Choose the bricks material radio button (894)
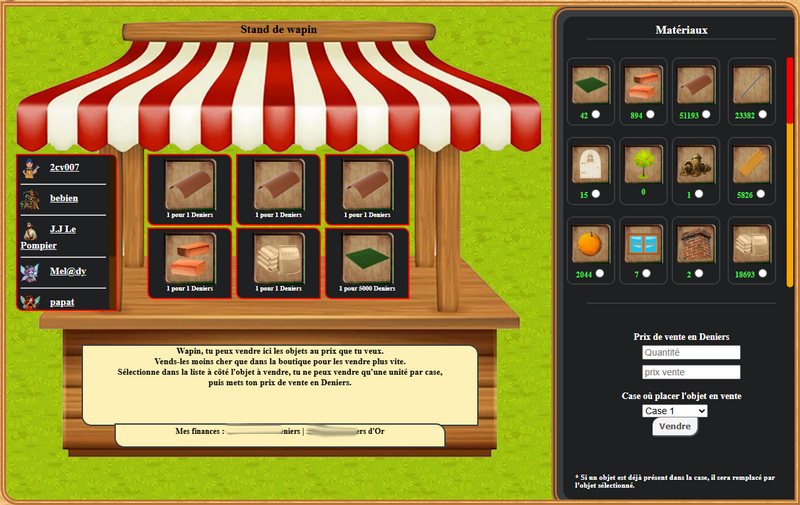The height and width of the screenshot is (505, 800). 651,115
